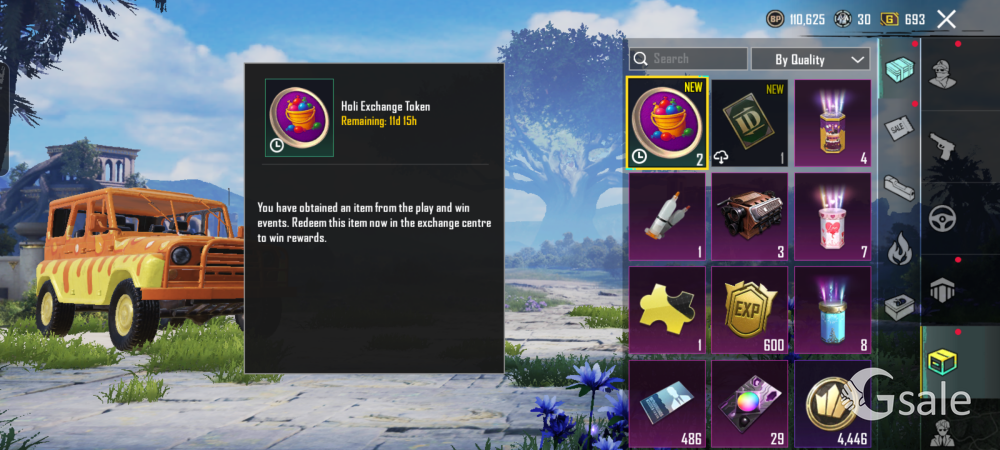Select the blue glowing canister slot
1000x450 pixels.
832,309
